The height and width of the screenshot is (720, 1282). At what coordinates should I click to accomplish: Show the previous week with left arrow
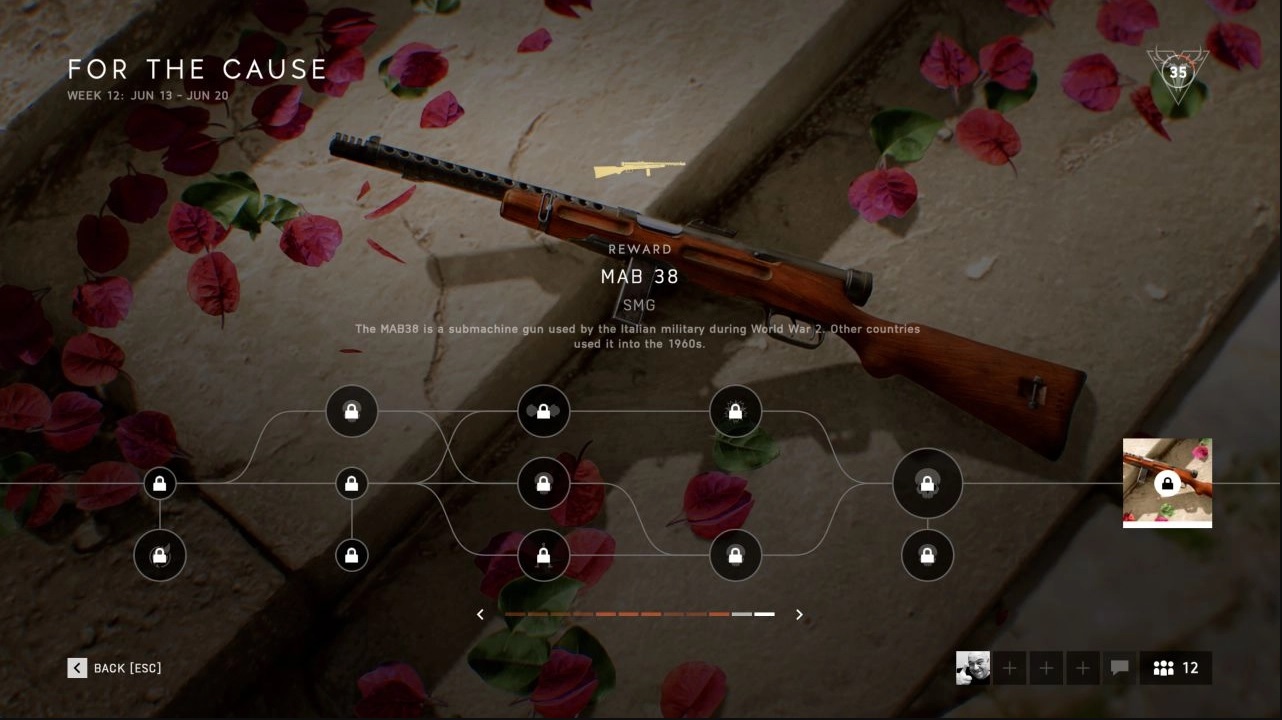[x=481, y=614]
